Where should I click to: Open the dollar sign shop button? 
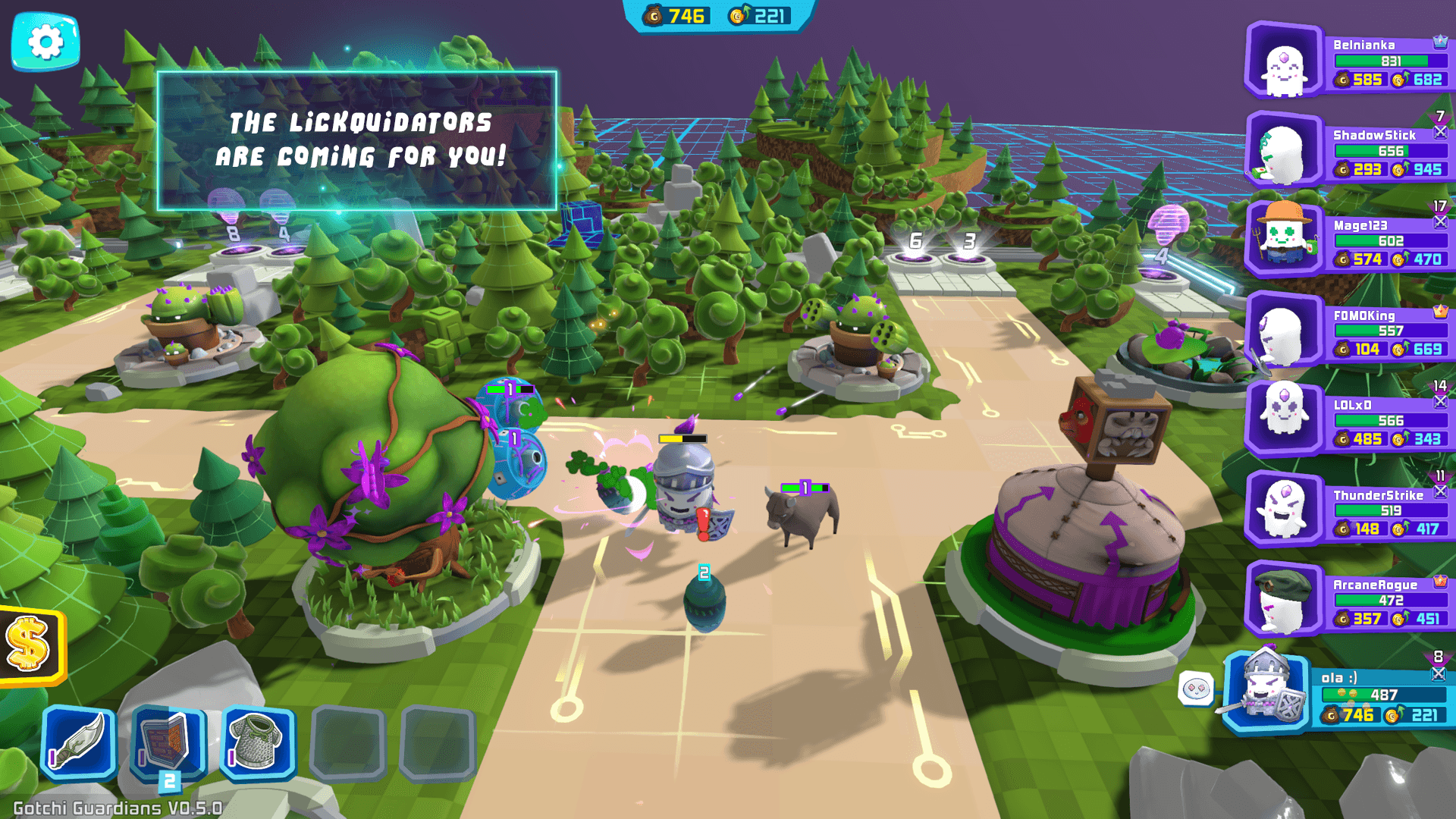pos(30,645)
